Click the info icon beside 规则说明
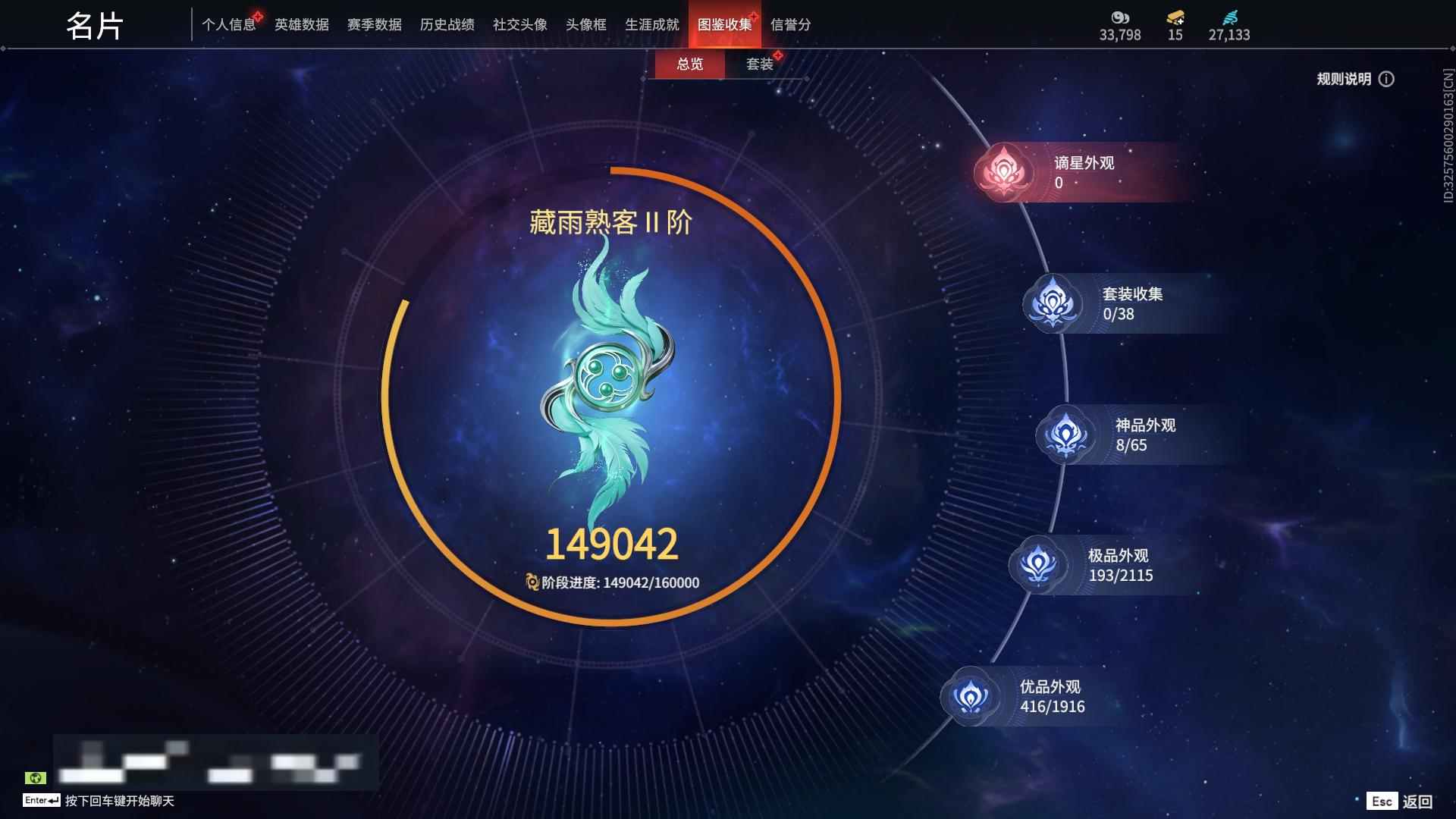The width and height of the screenshot is (1456, 819). 1388,79
